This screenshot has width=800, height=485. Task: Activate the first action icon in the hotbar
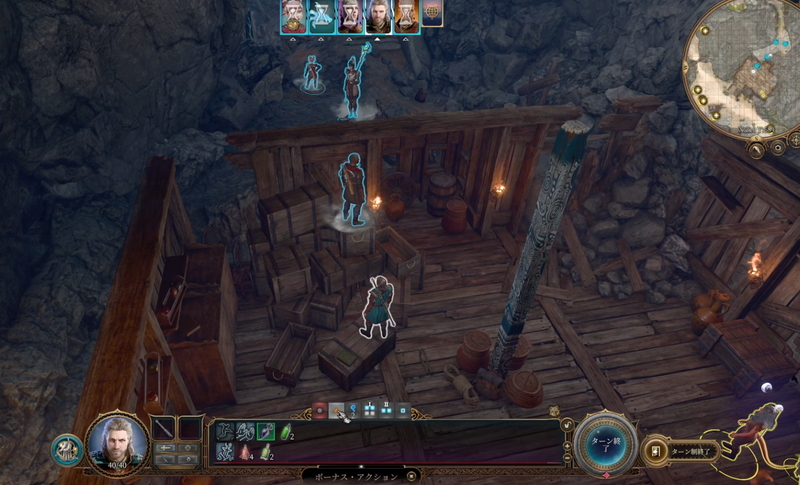click(x=225, y=431)
